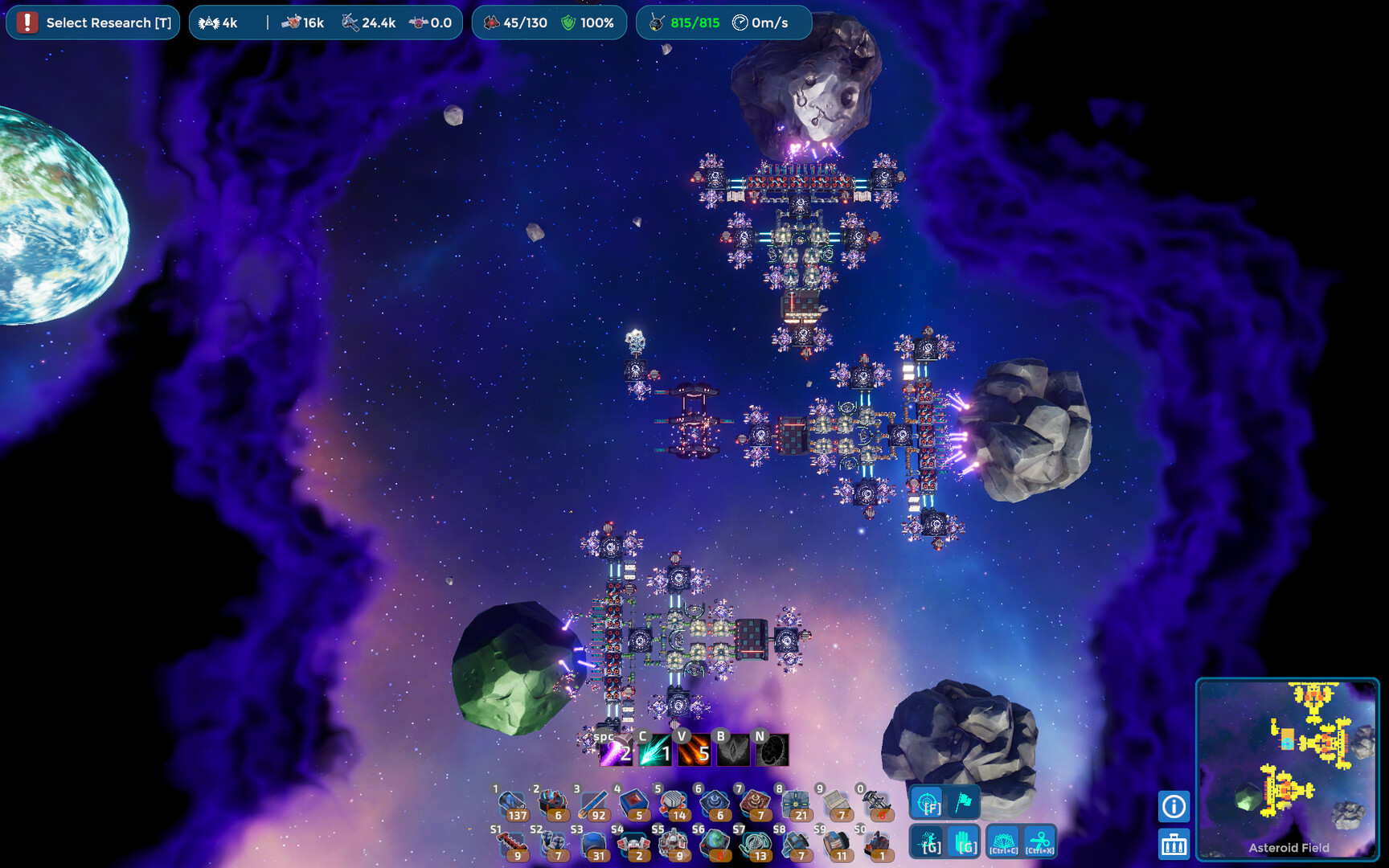This screenshot has height=868, width=1389.
Task: Open the cargo hold icon bottom right
Action: tap(1174, 845)
